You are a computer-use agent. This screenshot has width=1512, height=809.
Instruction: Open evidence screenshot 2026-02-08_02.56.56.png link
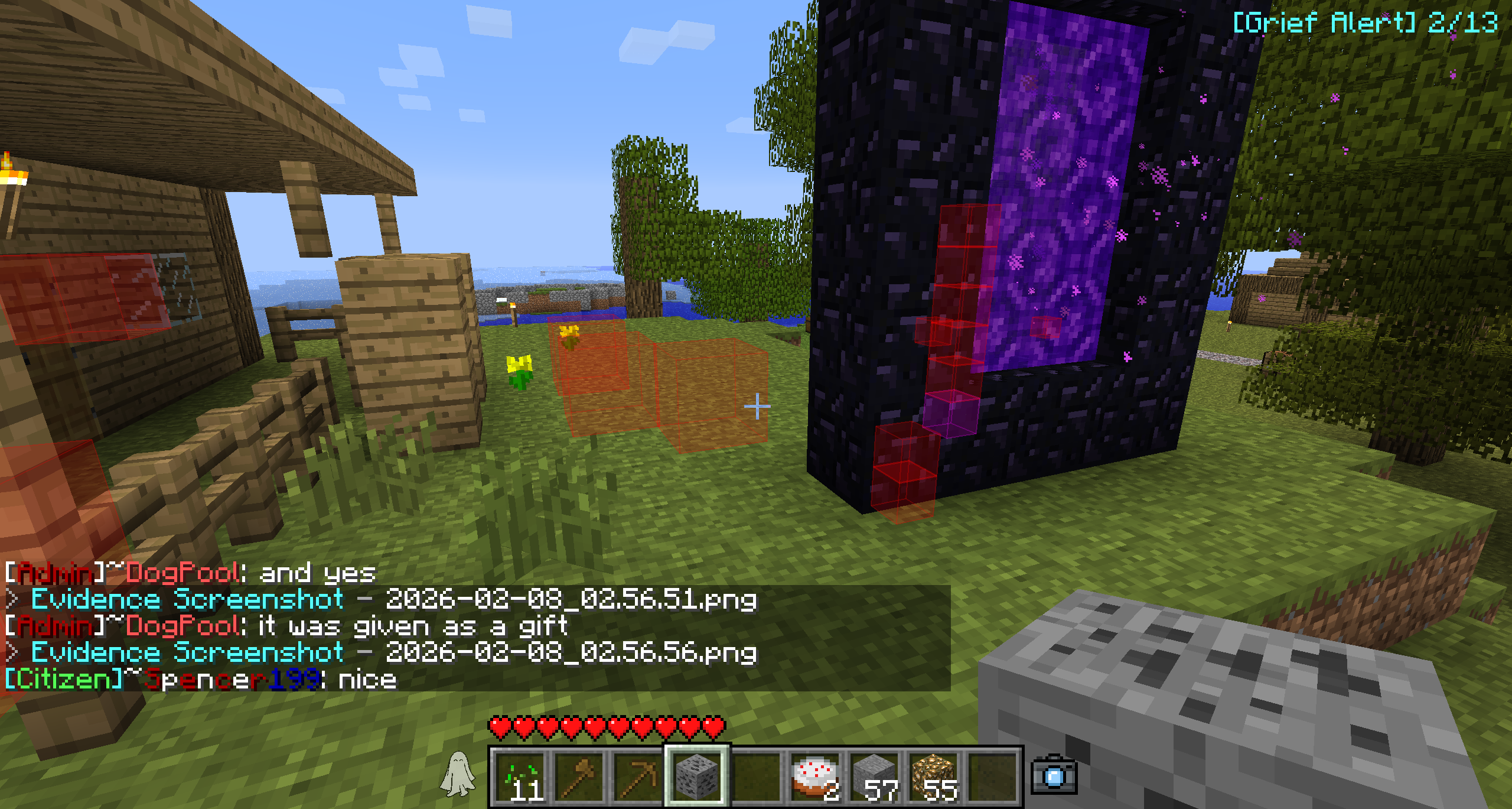pyautogui.click(x=393, y=653)
